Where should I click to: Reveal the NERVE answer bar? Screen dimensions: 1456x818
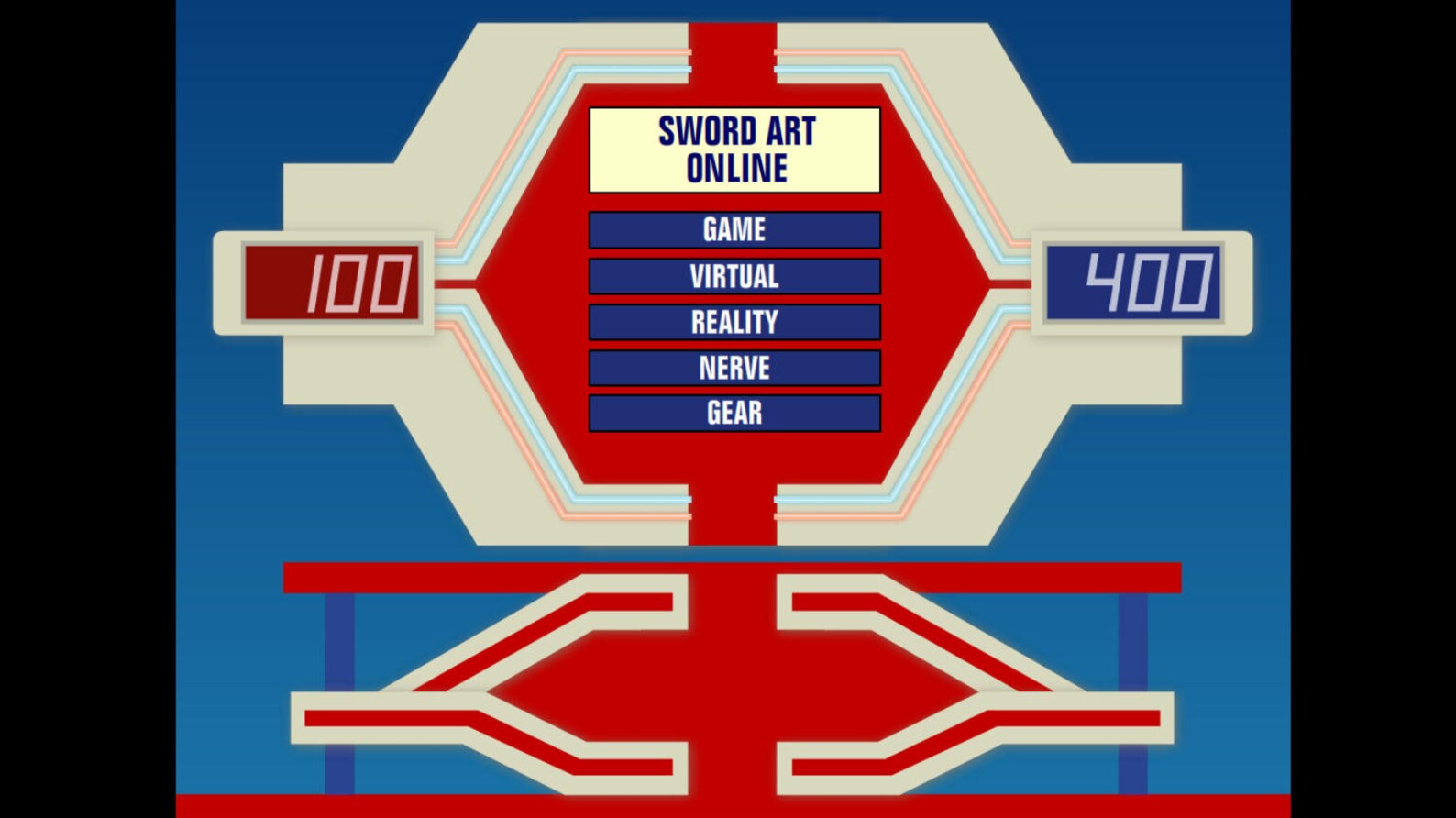pyautogui.click(x=734, y=368)
